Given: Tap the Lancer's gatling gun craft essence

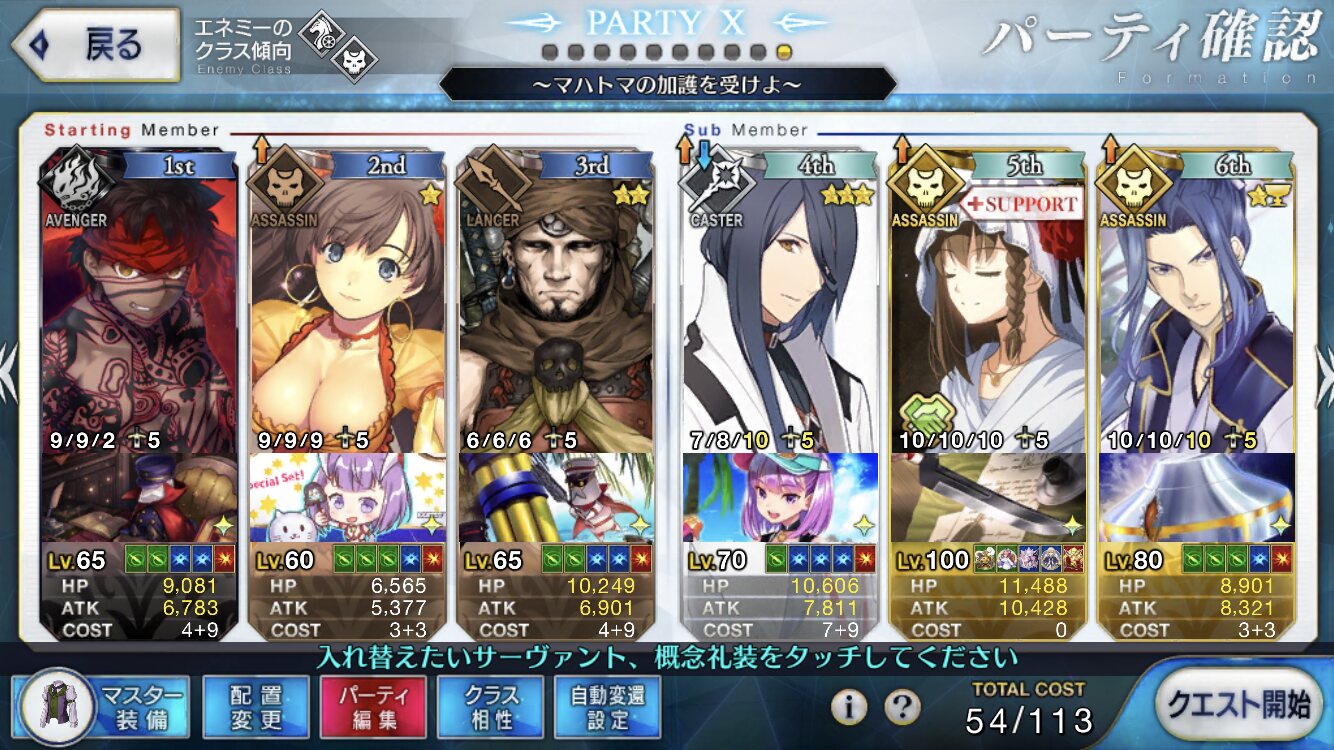Looking at the screenshot, I should [x=555, y=497].
